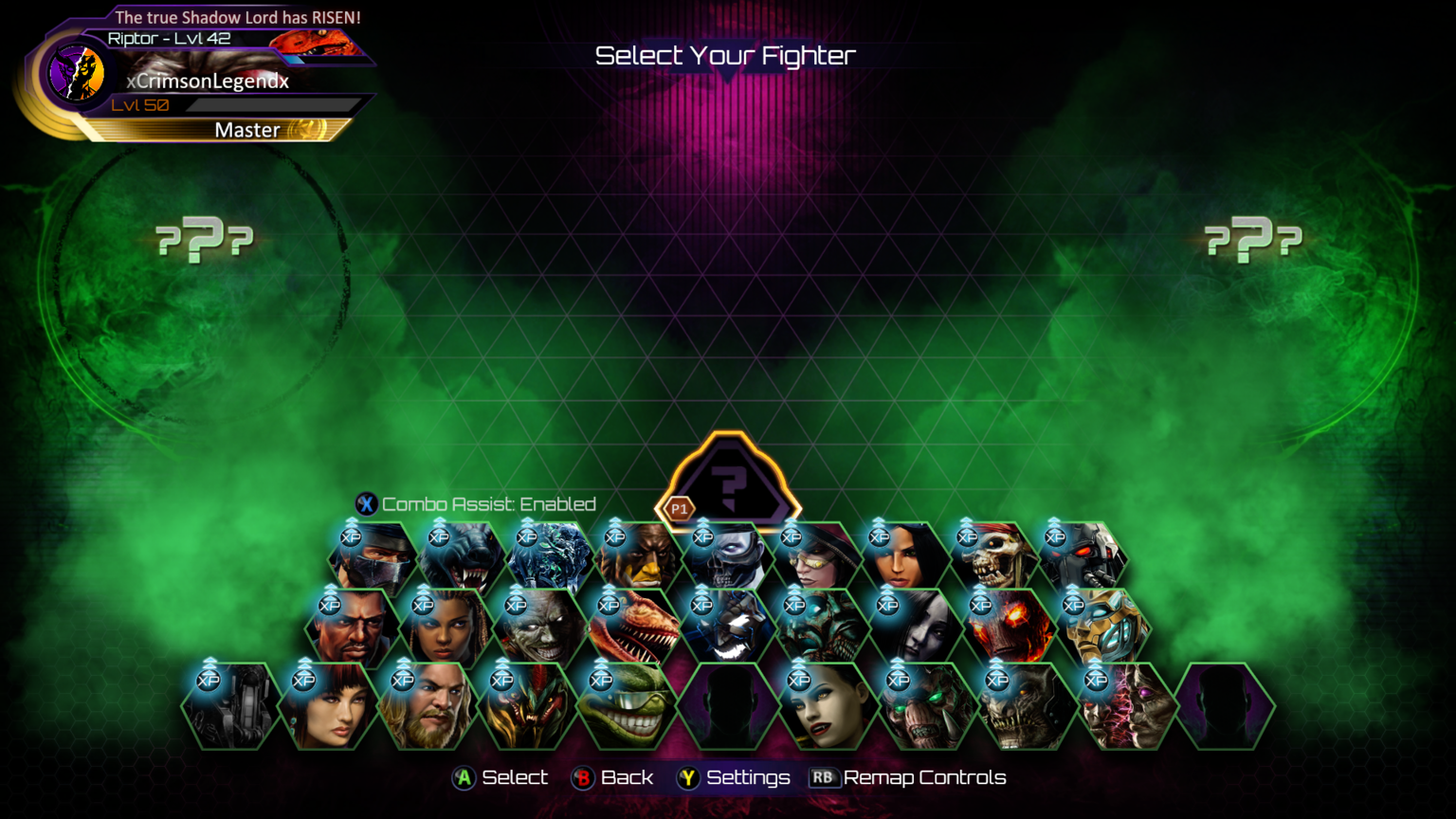Viewport: 1456px width, 819px height.
Task: Select Hisako the pale ghost girl
Action: [914, 628]
